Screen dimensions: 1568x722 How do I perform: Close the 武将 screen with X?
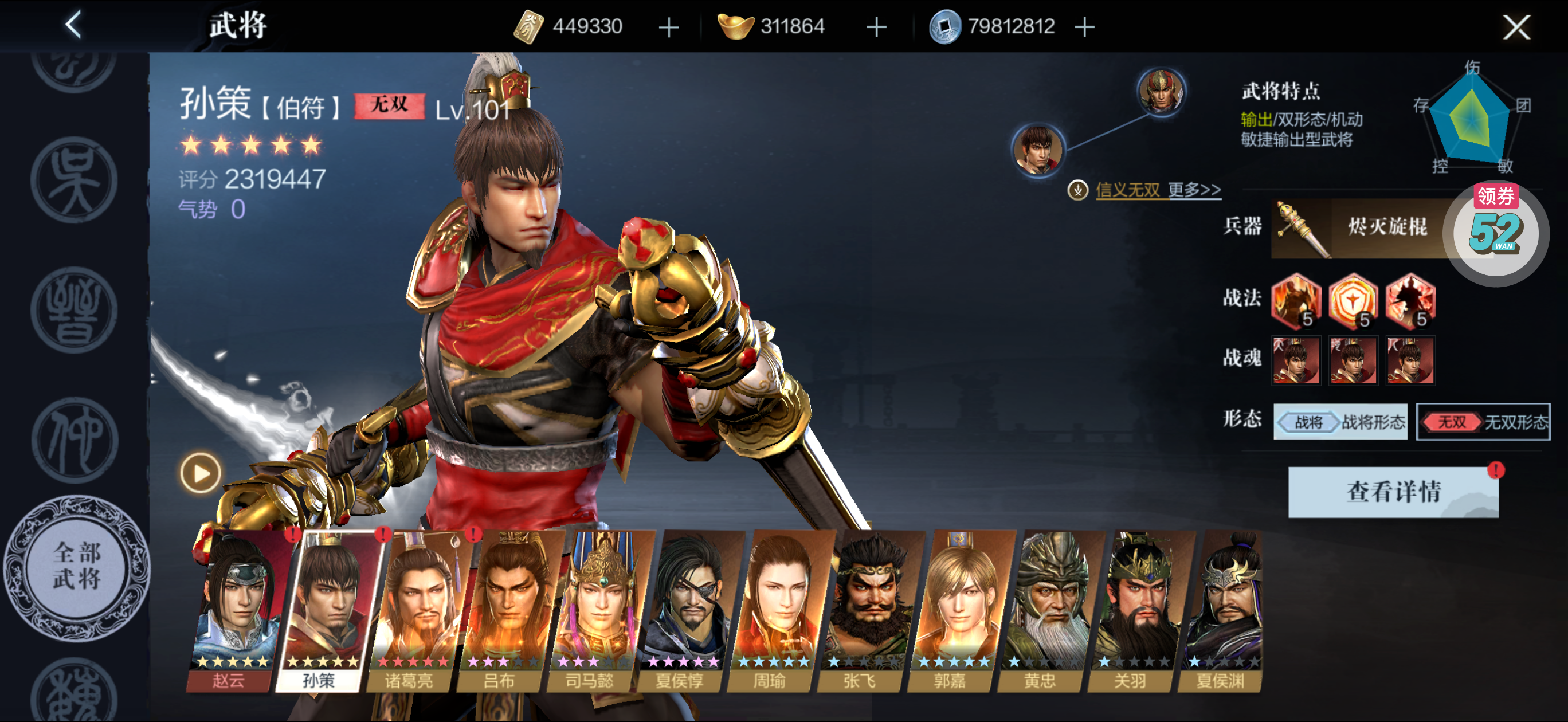coord(1515,28)
